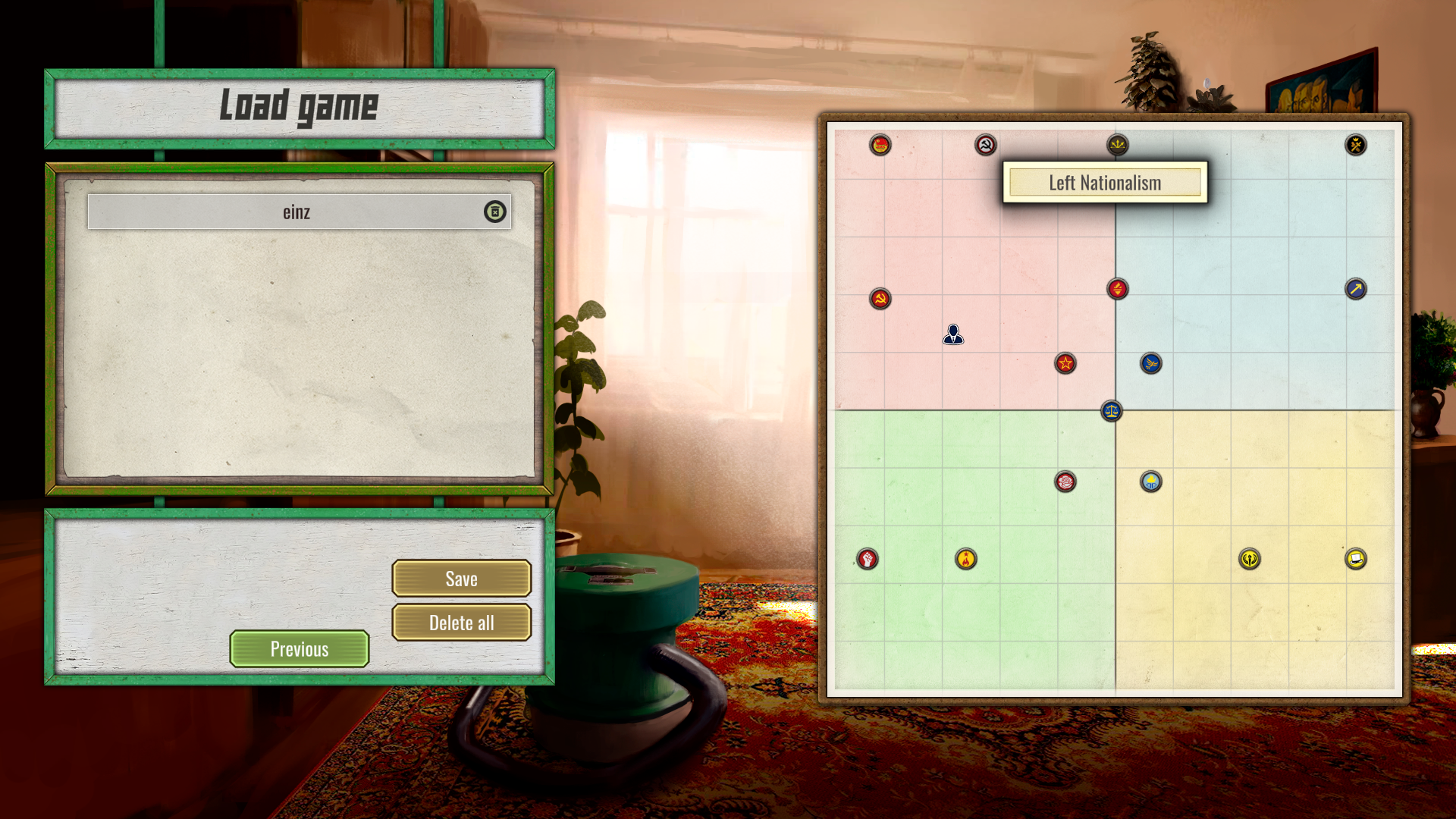Pick the white top hat ideology icon

1356,559
